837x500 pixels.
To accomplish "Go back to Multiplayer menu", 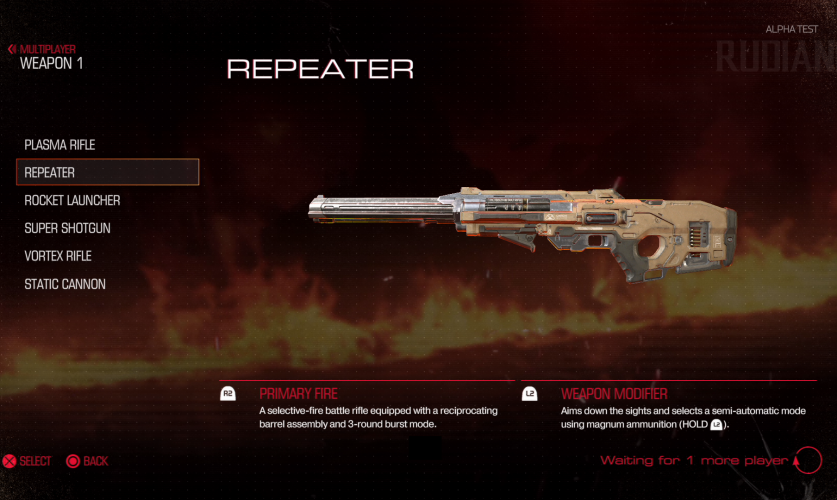I will (x=42, y=49).
